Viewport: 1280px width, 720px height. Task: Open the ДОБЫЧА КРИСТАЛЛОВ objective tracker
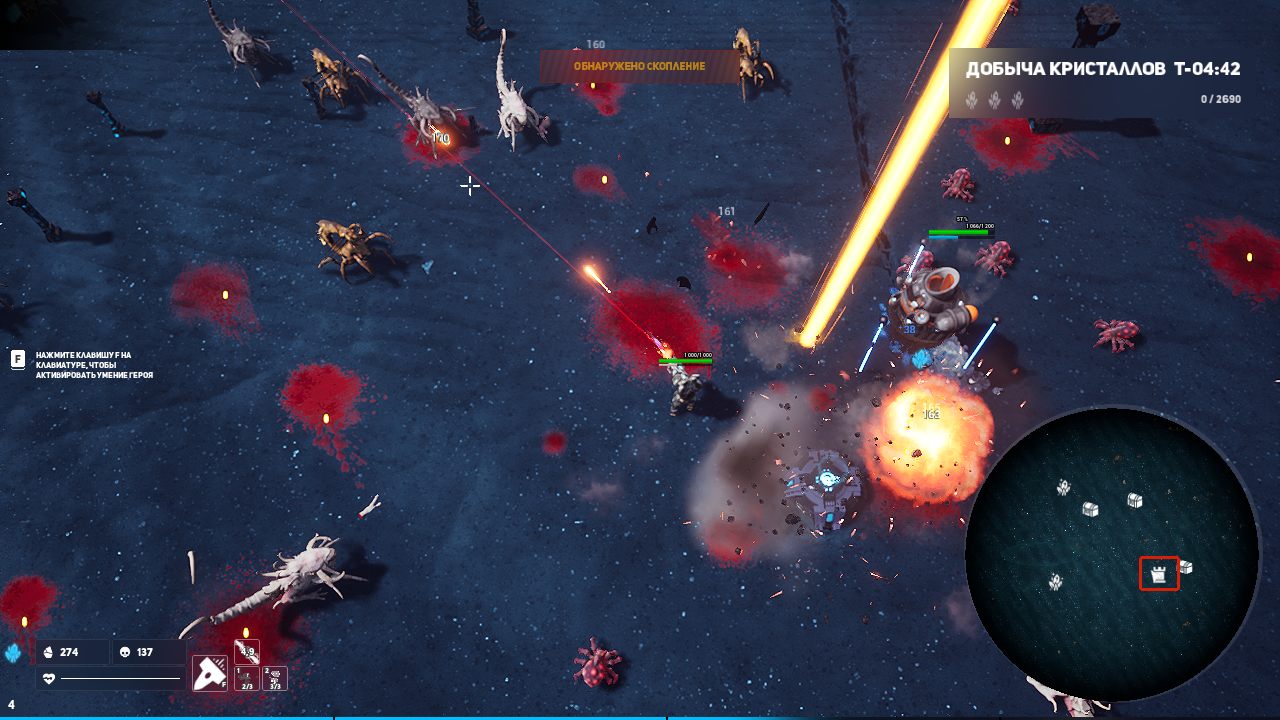(1103, 83)
